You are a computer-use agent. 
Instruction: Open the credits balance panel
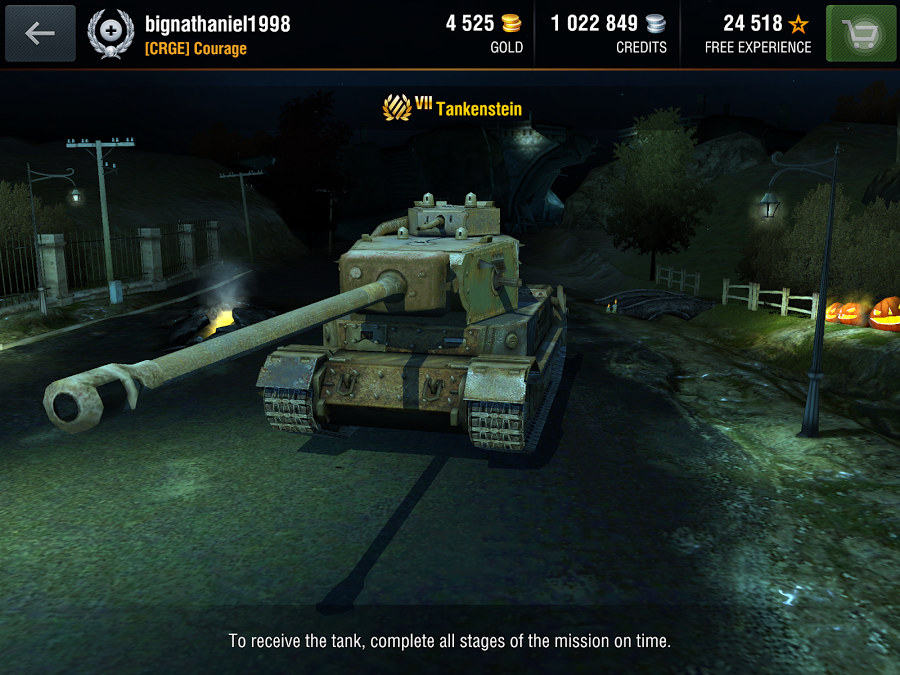pos(608,33)
